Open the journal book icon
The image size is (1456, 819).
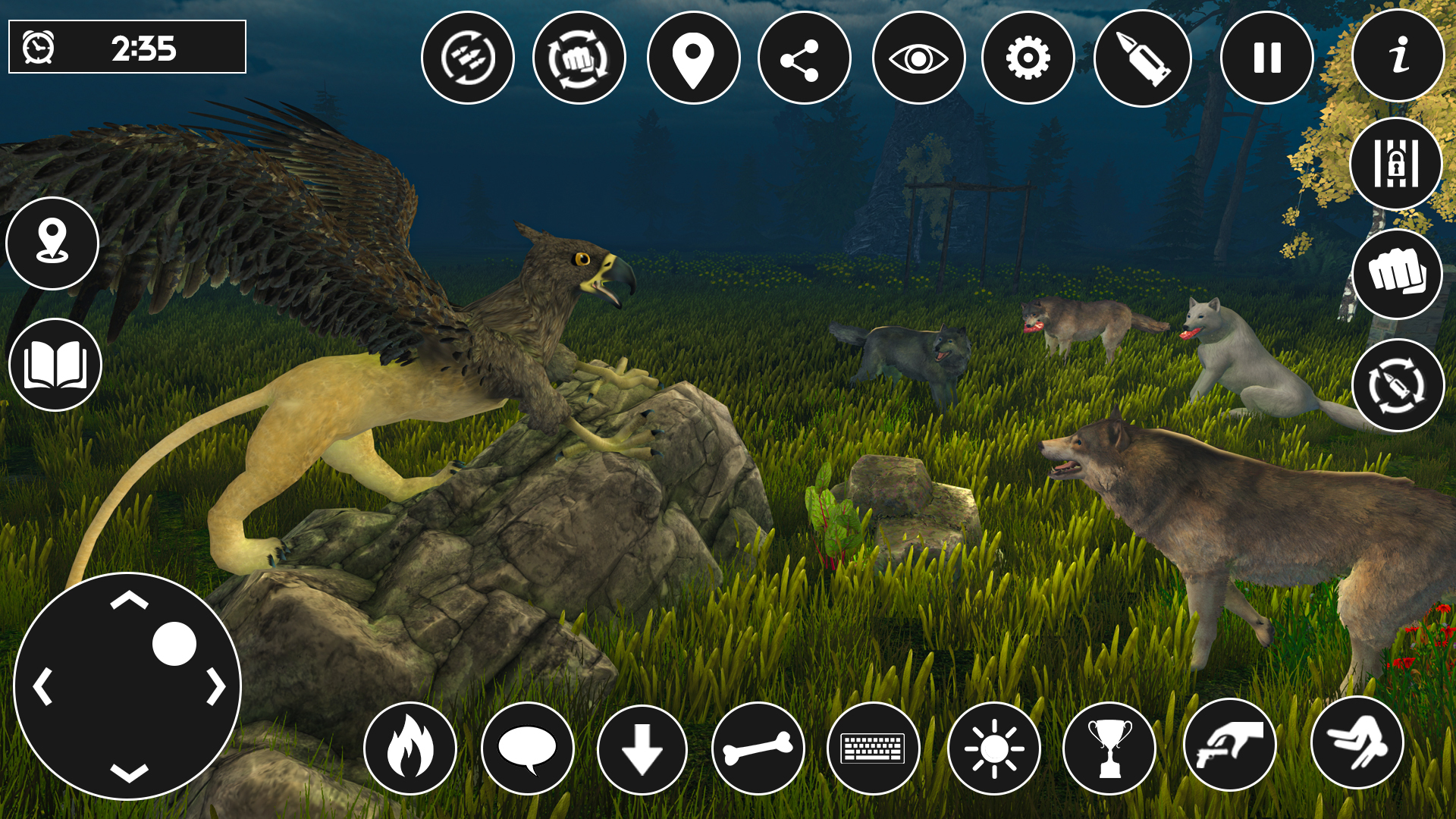coord(53,364)
